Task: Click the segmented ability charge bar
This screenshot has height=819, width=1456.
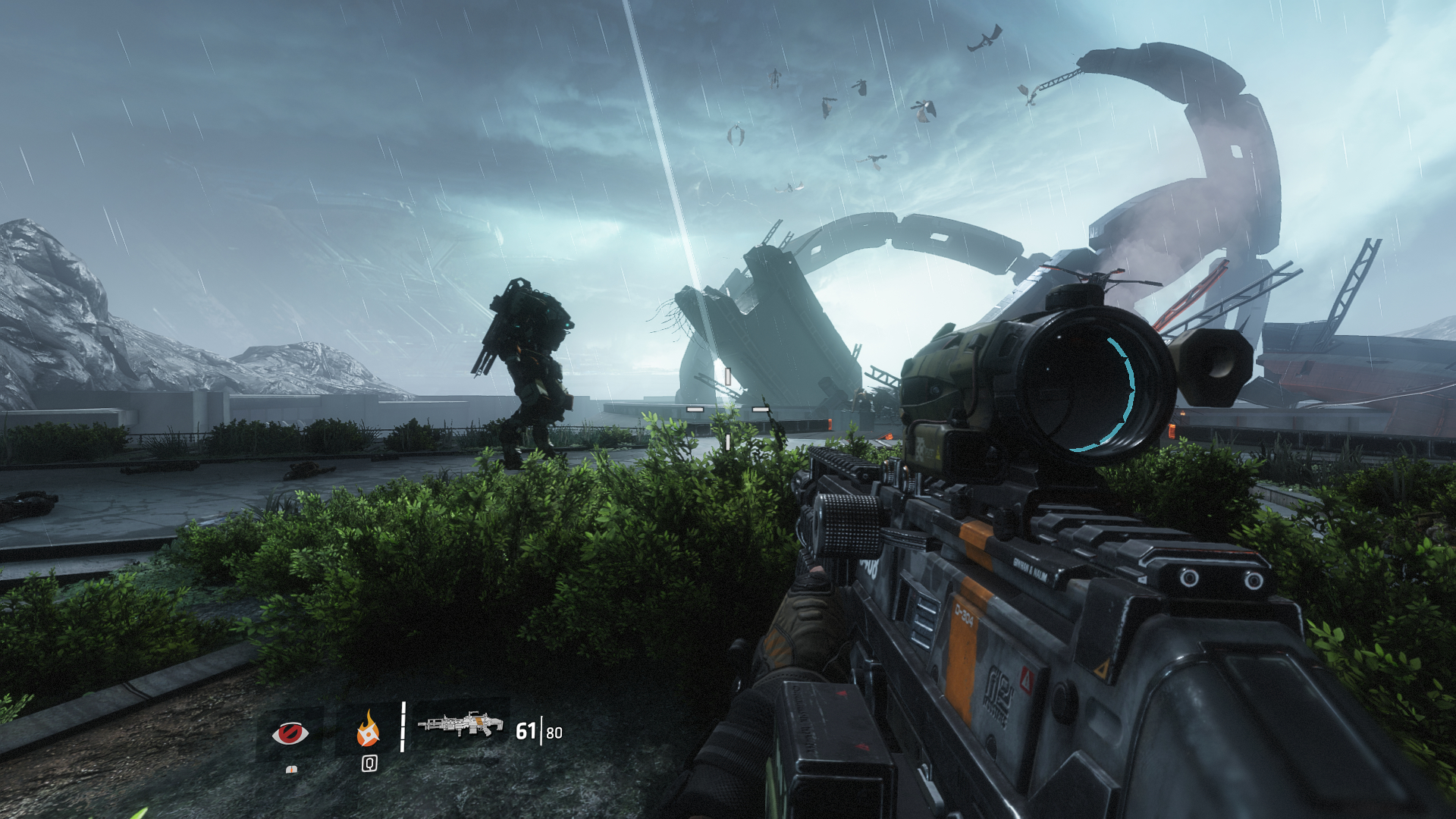Action: [403, 728]
